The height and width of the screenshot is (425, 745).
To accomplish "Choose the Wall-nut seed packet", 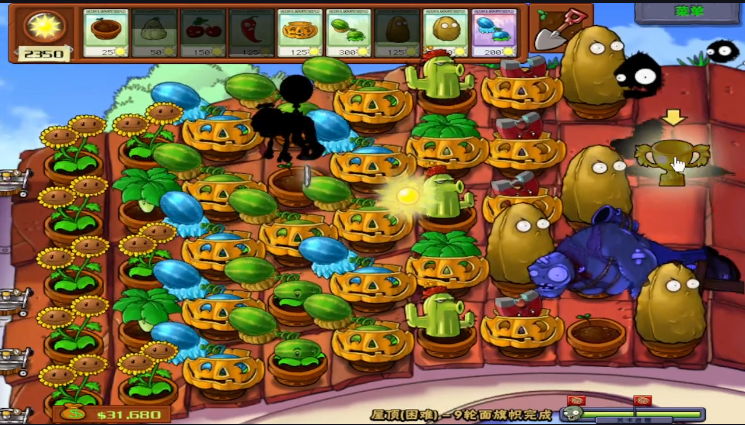I will coord(444,33).
